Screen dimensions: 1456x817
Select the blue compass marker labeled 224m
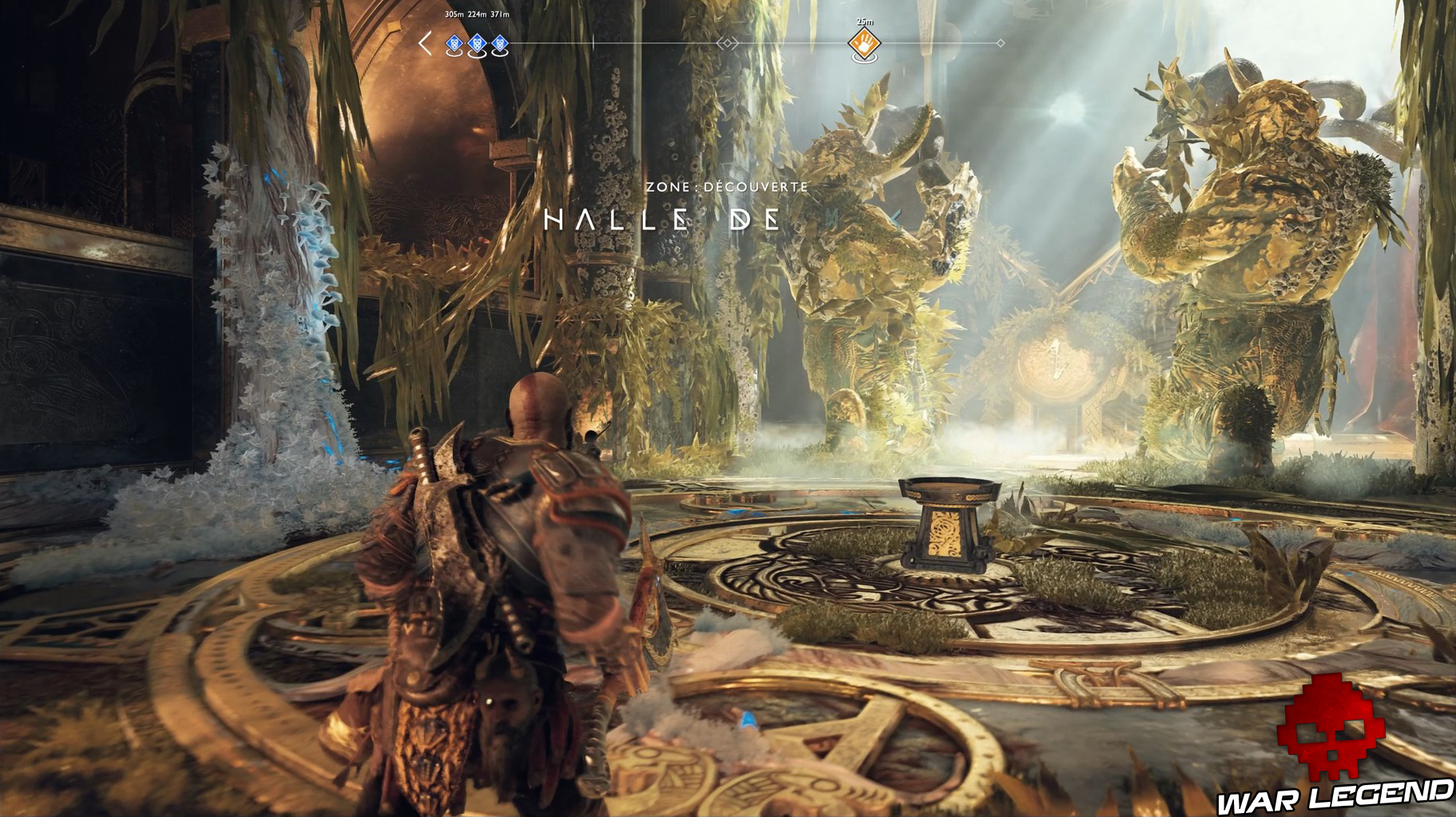477,44
